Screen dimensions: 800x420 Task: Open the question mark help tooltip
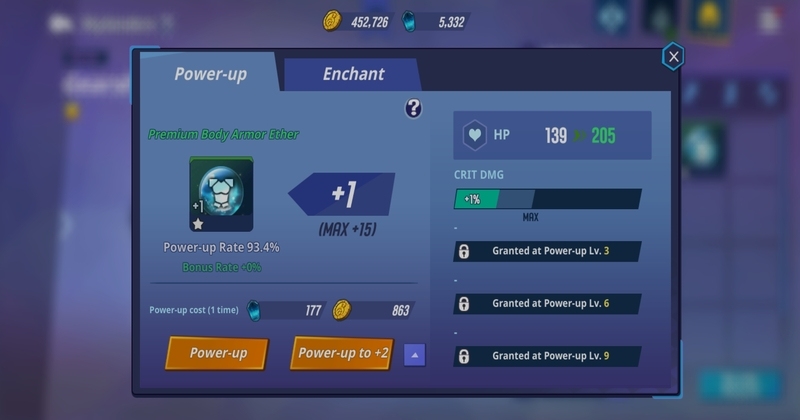[413, 108]
